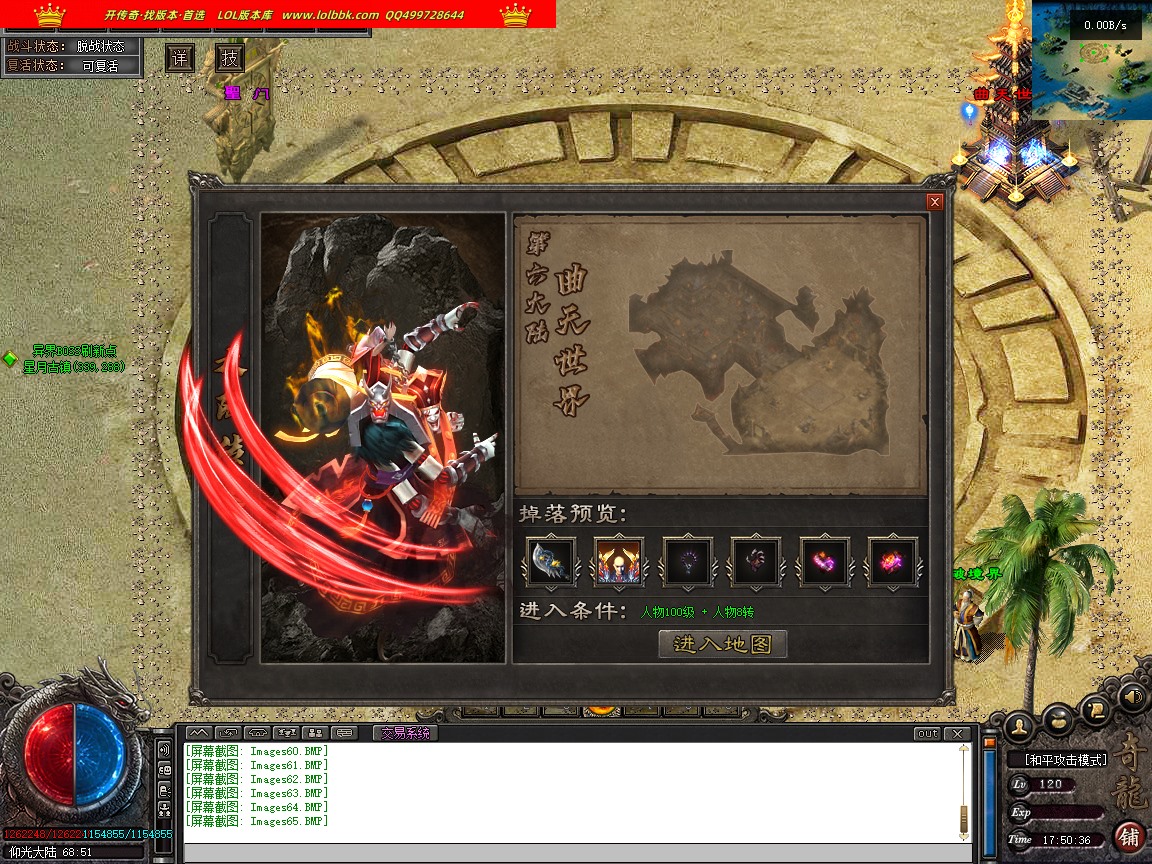The height and width of the screenshot is (864, 1152).
Task: Open the 技 skills button
Action: click(230, 58)
